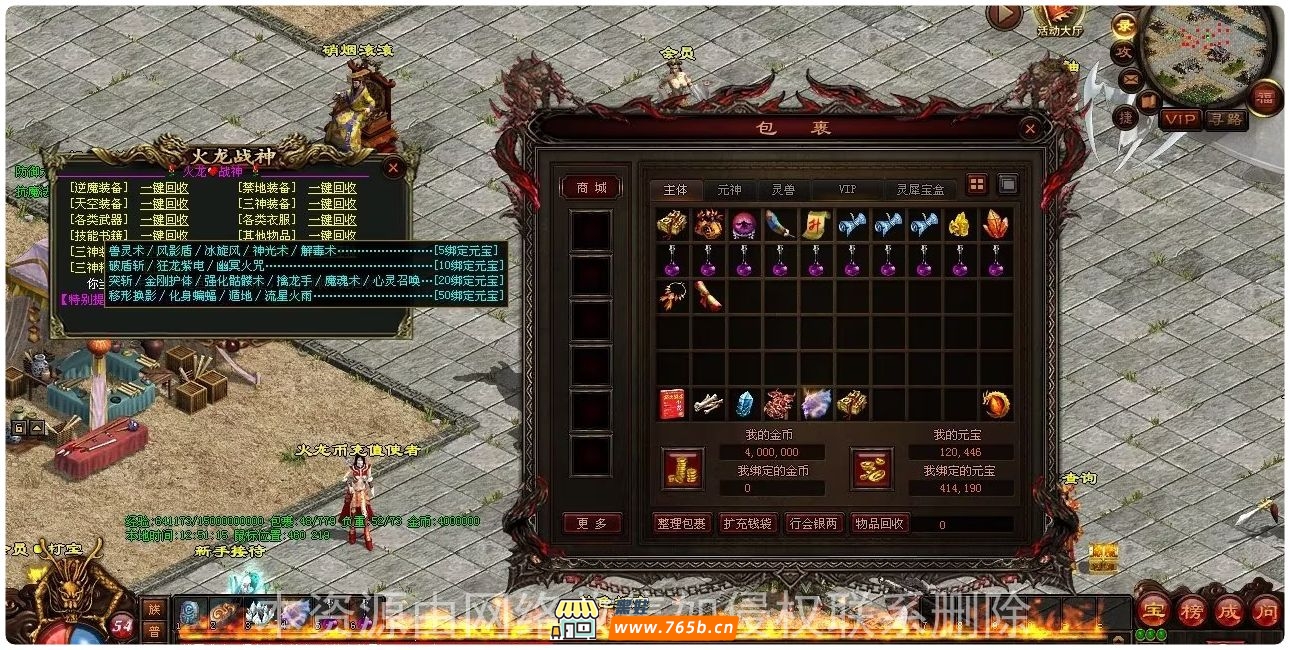Open 行会银两 guild silver
Viewport: 1290px width, 650px height.
pos(814,523)
